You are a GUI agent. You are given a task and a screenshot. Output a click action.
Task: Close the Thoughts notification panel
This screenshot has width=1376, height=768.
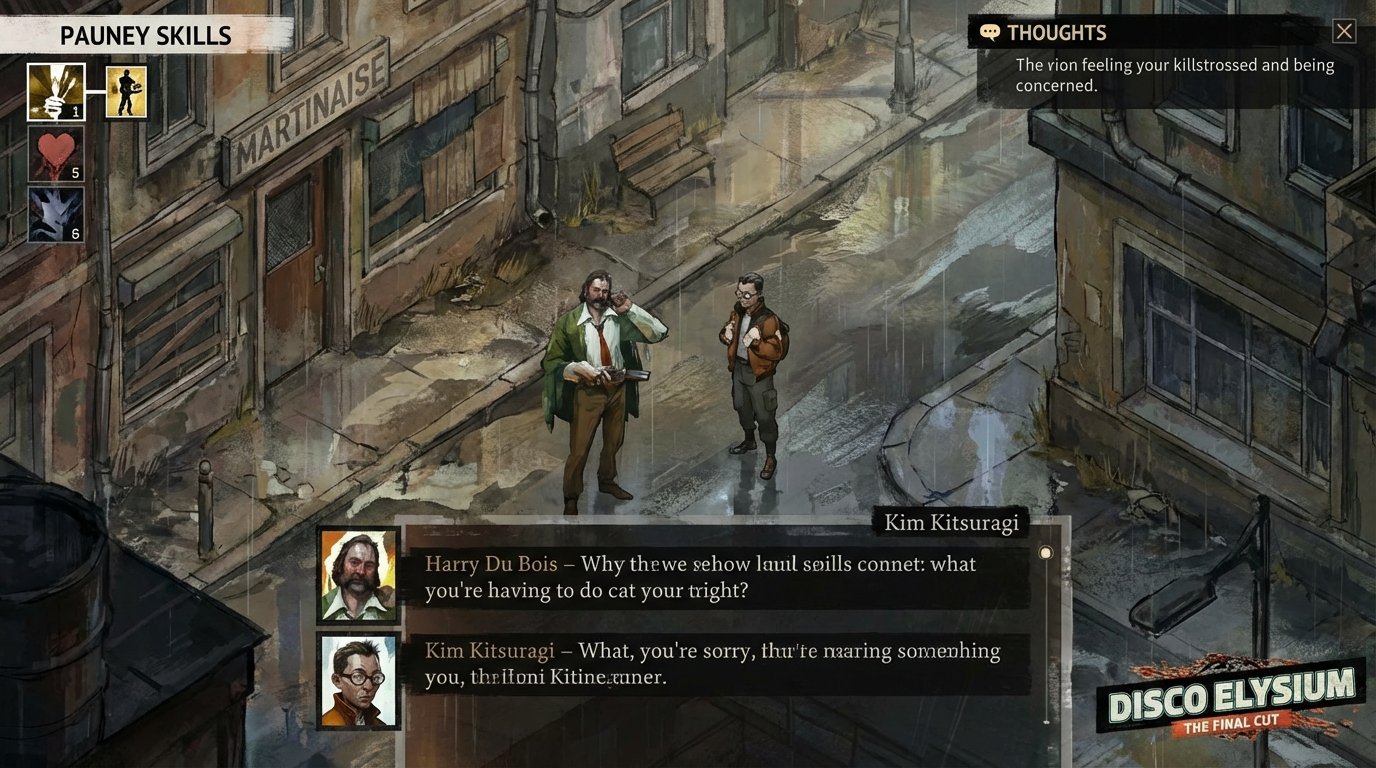(1344, 31)
